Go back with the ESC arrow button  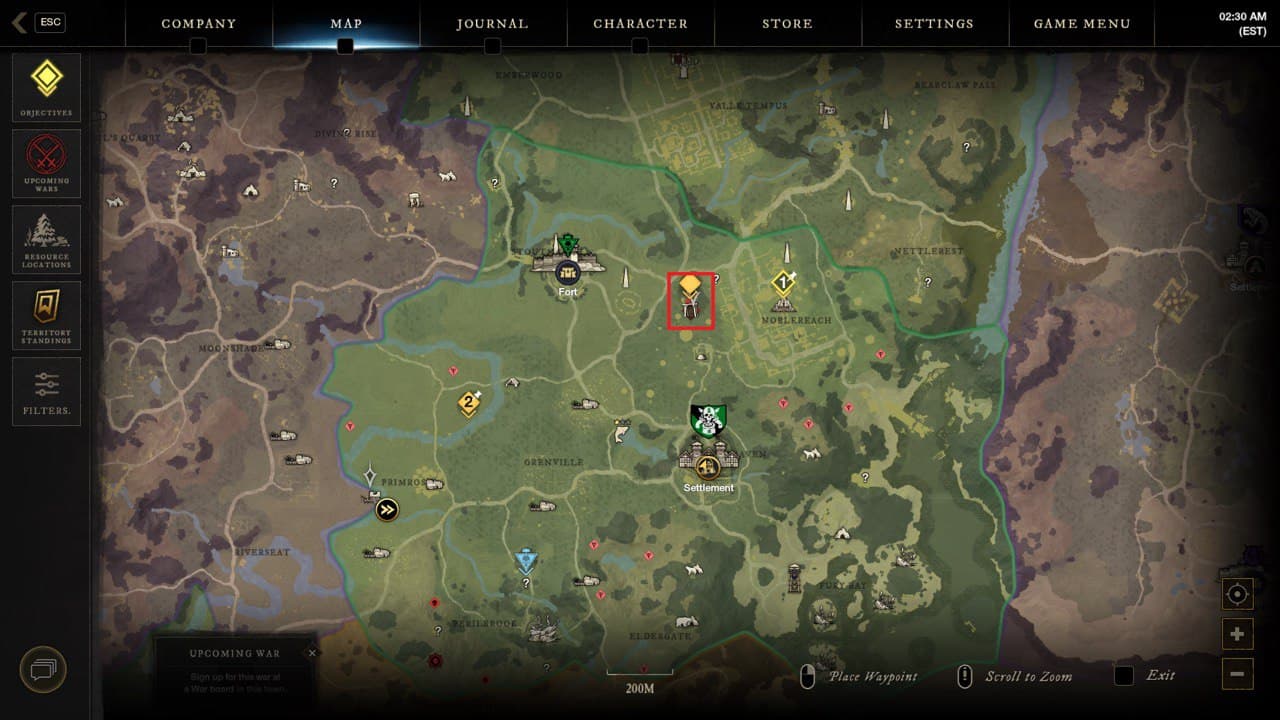[20, 22]
